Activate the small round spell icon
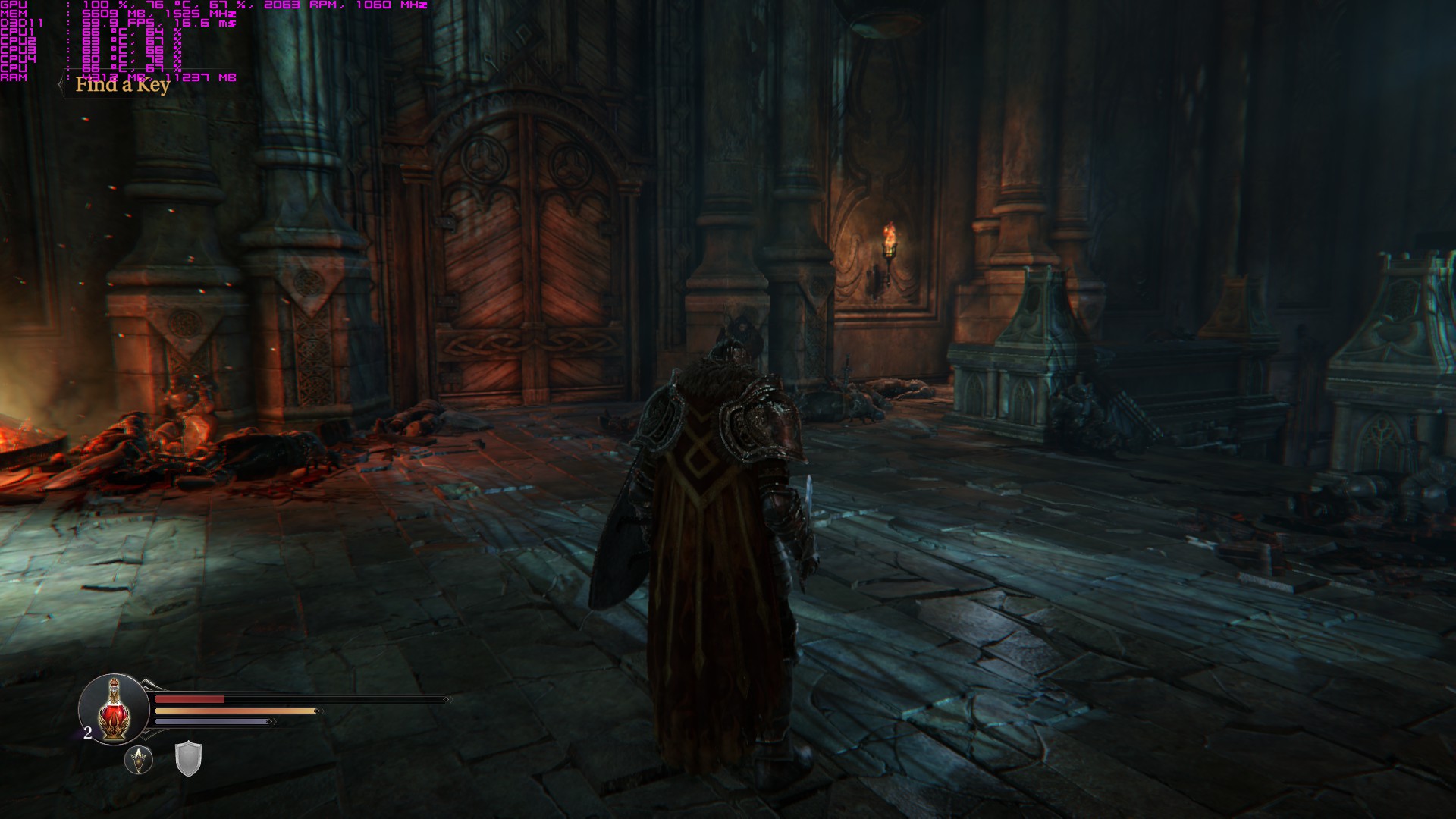The height and width of the screenshot is (819, 1456). (x=139, y=759)
